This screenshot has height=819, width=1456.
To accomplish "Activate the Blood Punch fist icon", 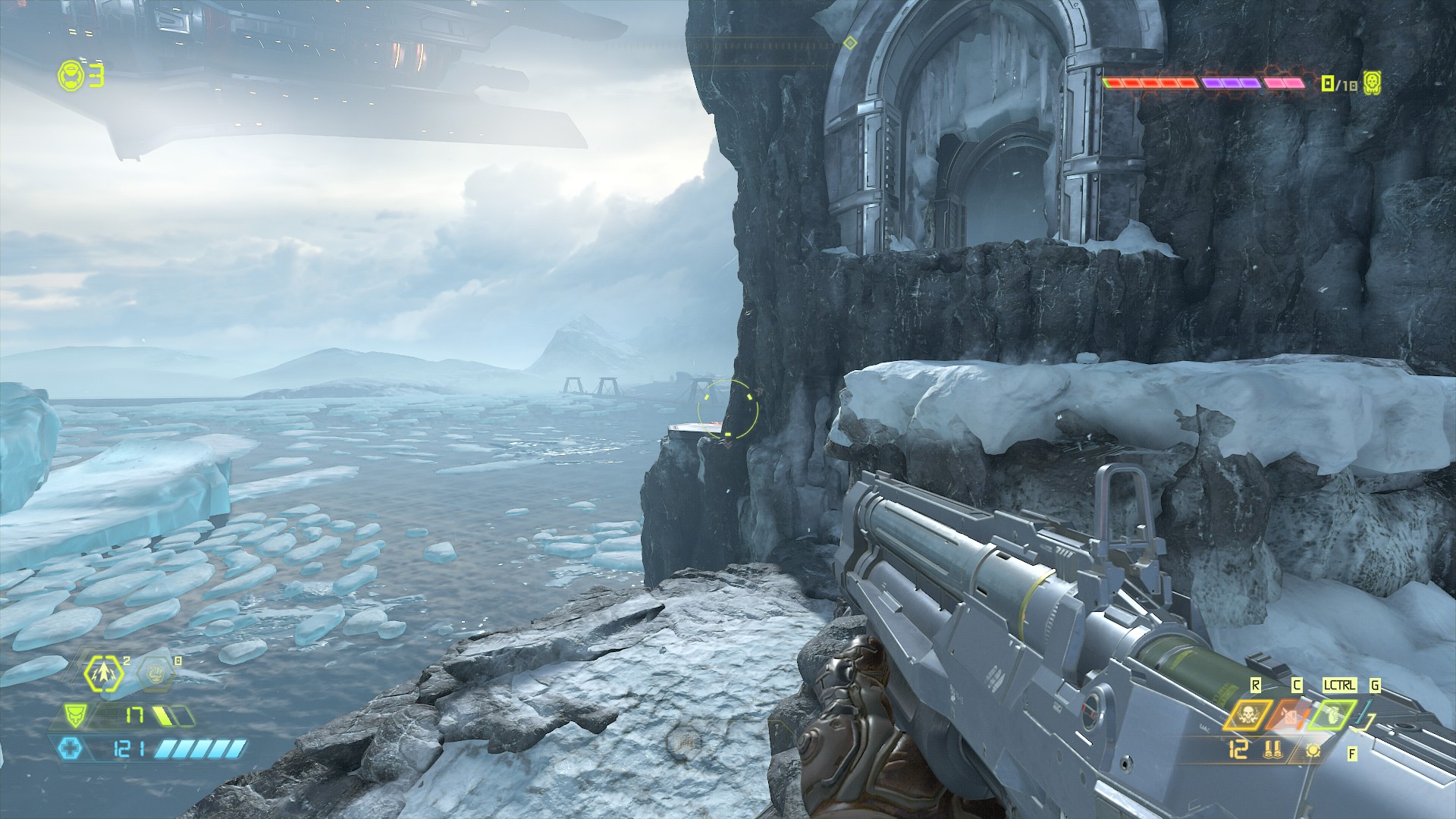I will (156, 673).
